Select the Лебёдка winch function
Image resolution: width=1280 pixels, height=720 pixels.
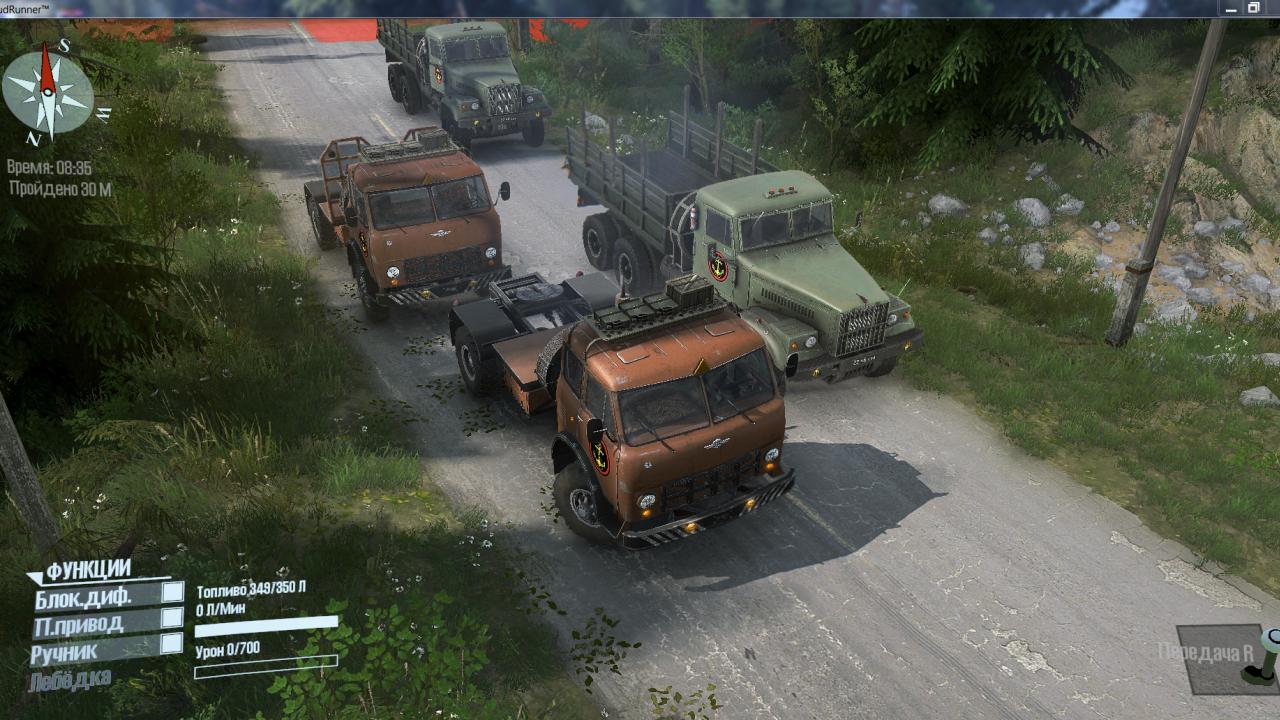click(x=70, y=680)
